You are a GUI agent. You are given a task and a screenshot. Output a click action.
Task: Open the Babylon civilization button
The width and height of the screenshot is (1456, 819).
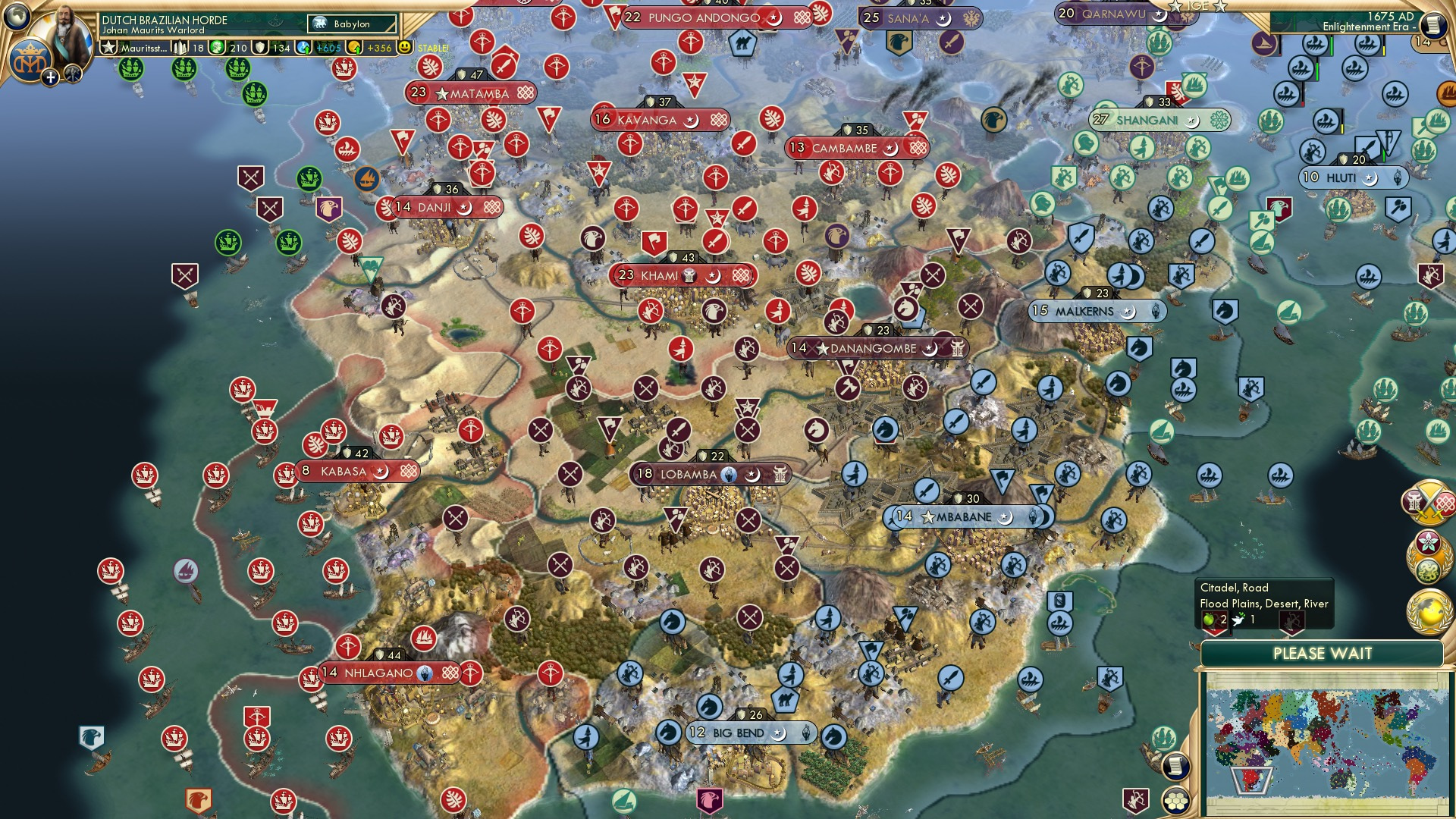(353, 24)
